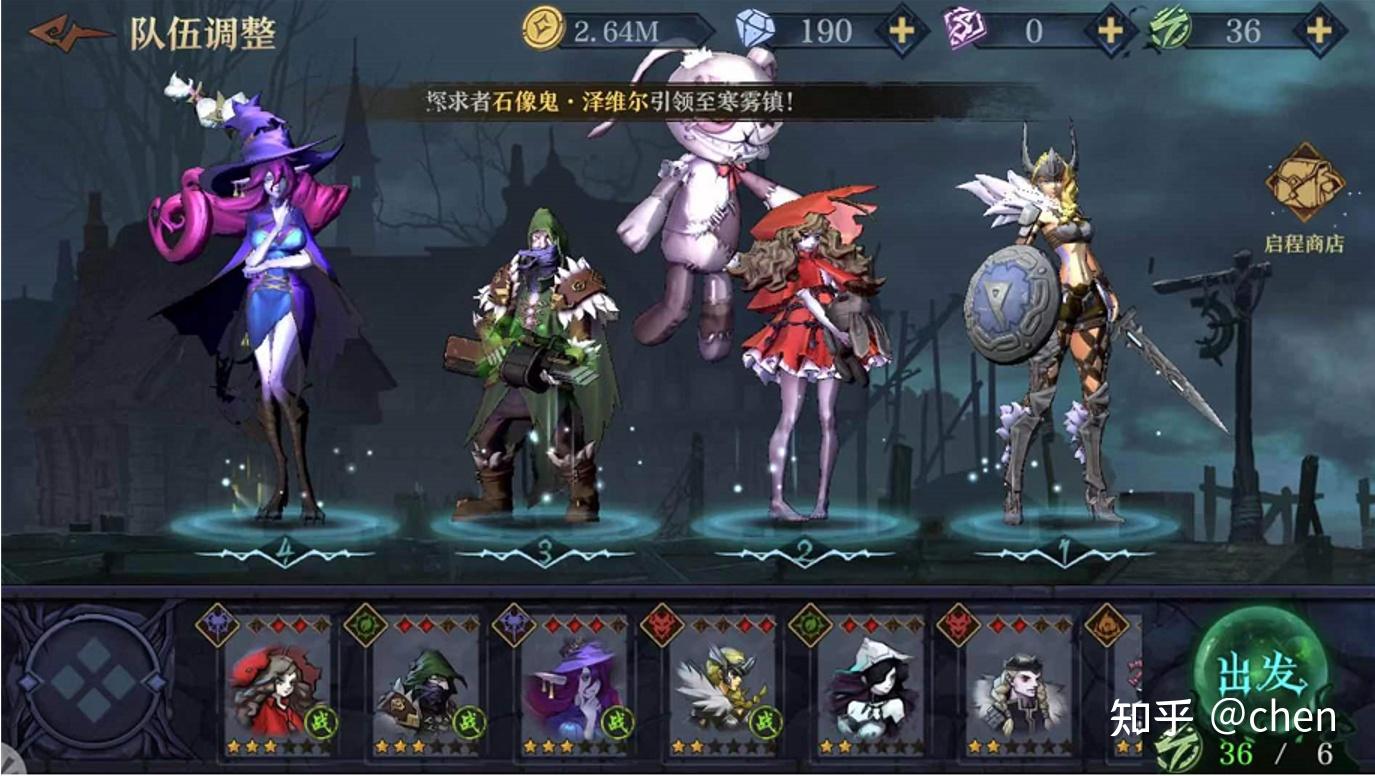Go back using the arrow beside 队伍调整
This screenshot has width=1375, height=776.
[x=68, y=32]
